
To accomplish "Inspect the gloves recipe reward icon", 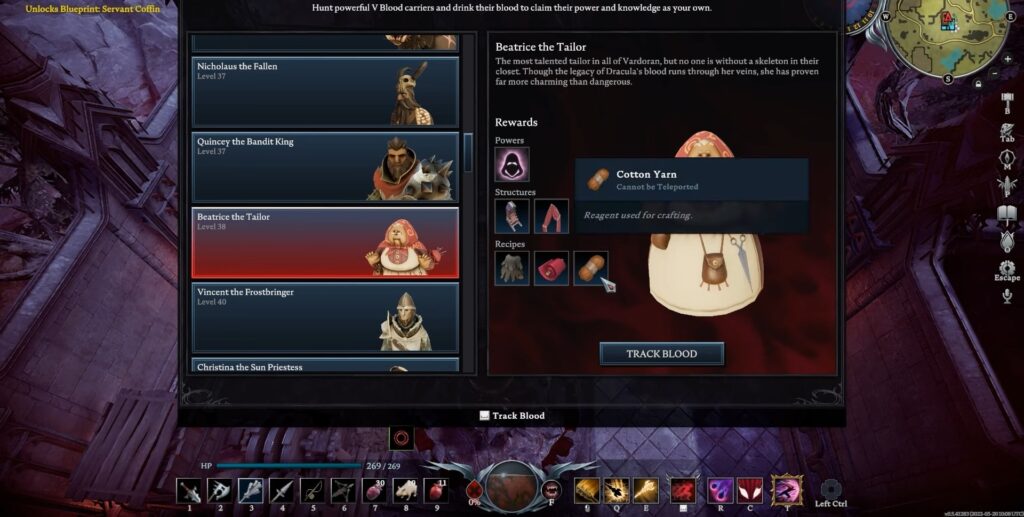I will 512,268.
